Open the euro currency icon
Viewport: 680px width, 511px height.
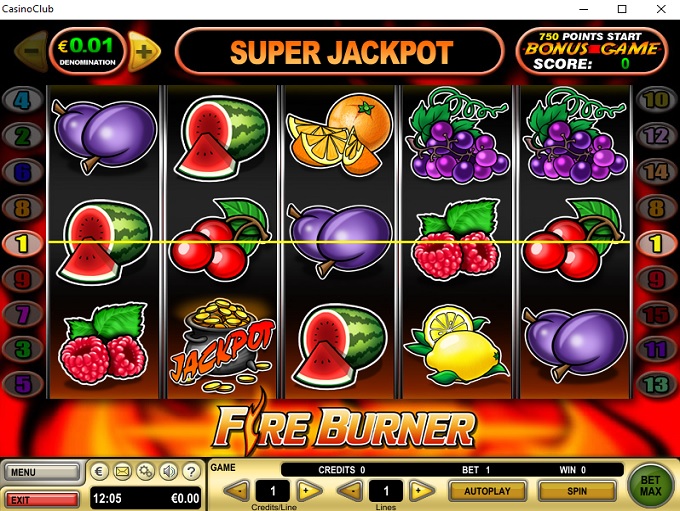(99, 472)
